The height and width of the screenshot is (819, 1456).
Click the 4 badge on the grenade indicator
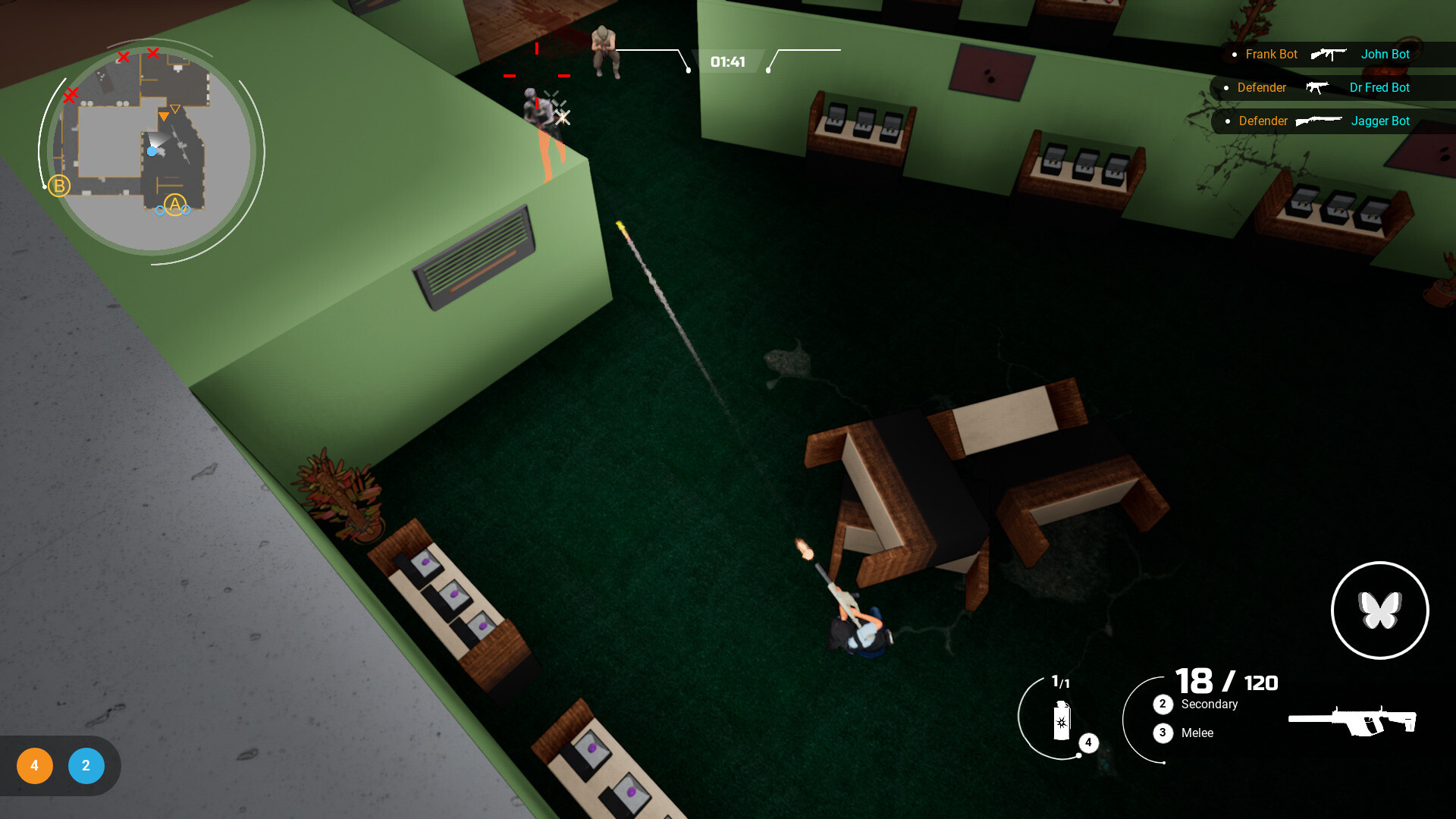pyautogui.click(x=1089, y=744)
